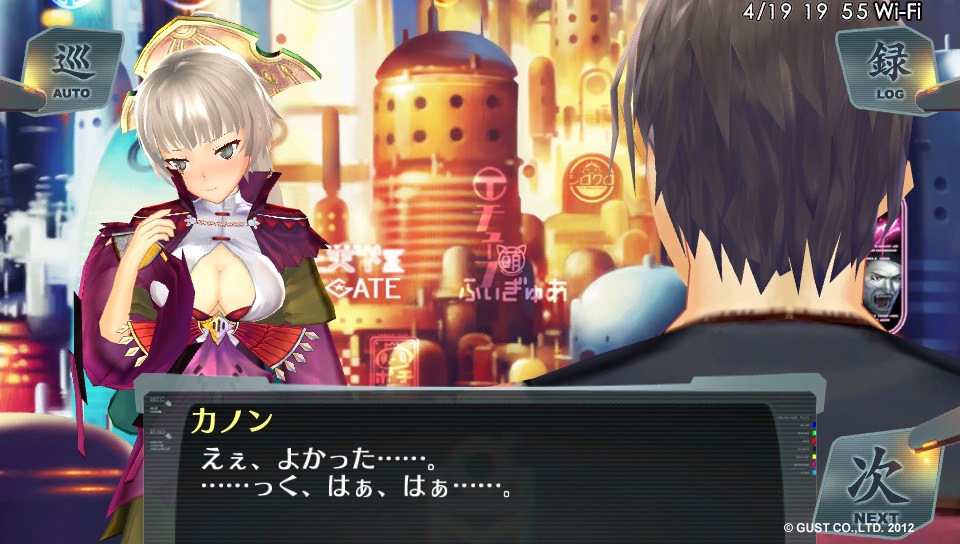The width and height of the screenshot is (960, 544).
Task: Enable AUTO dialogue advance mode
Action: tap(71, 70)
